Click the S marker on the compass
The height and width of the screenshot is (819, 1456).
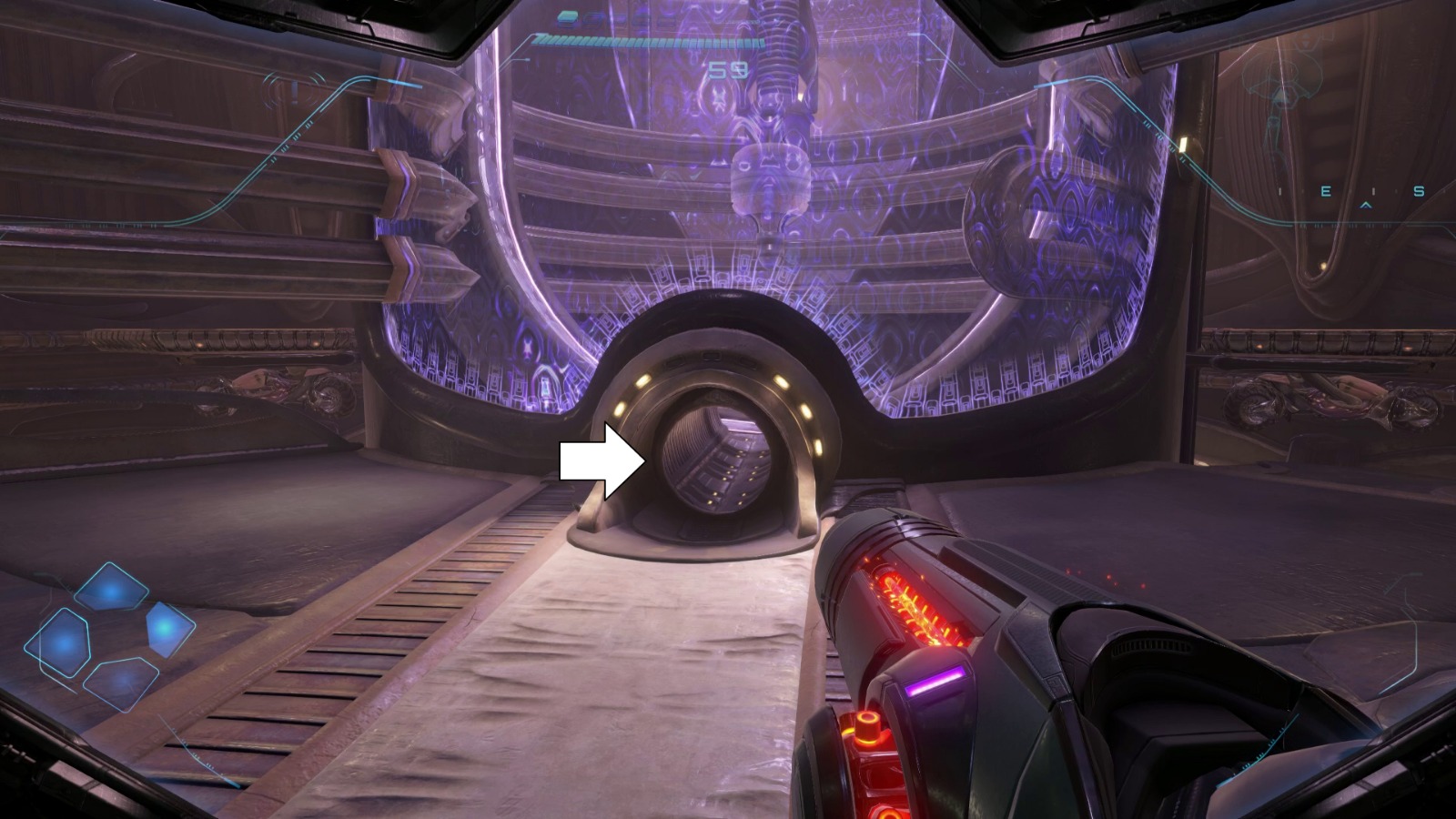coord(1420,192)
